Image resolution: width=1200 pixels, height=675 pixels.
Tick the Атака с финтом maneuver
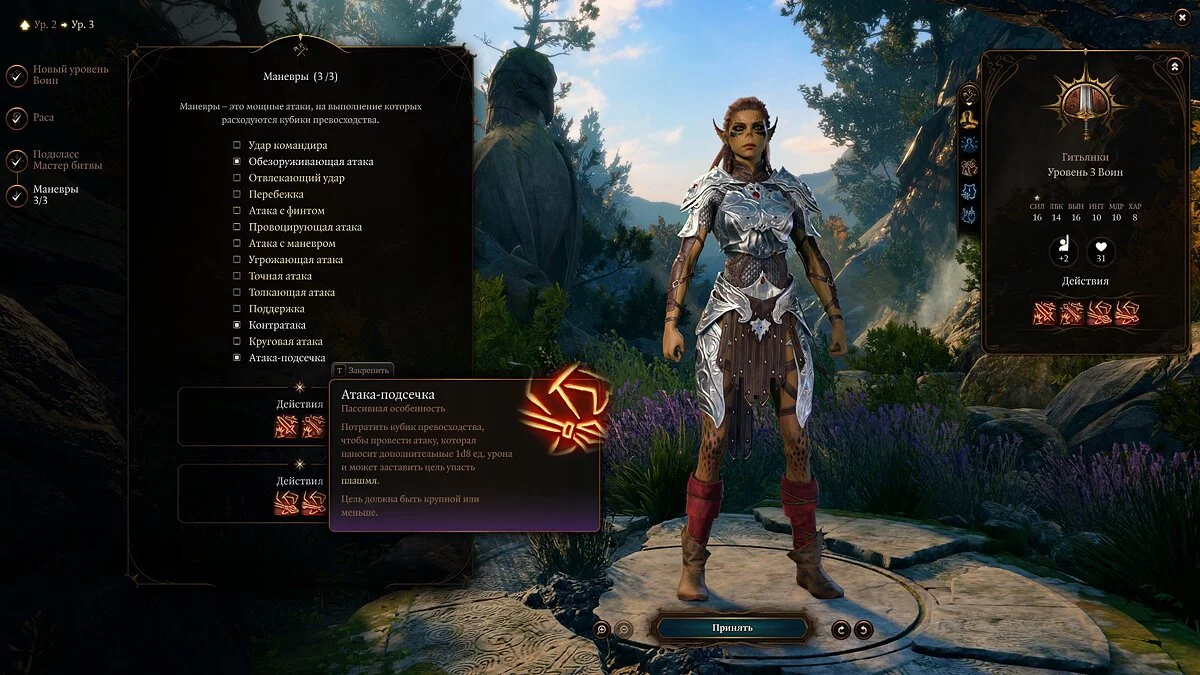(237, 211)
